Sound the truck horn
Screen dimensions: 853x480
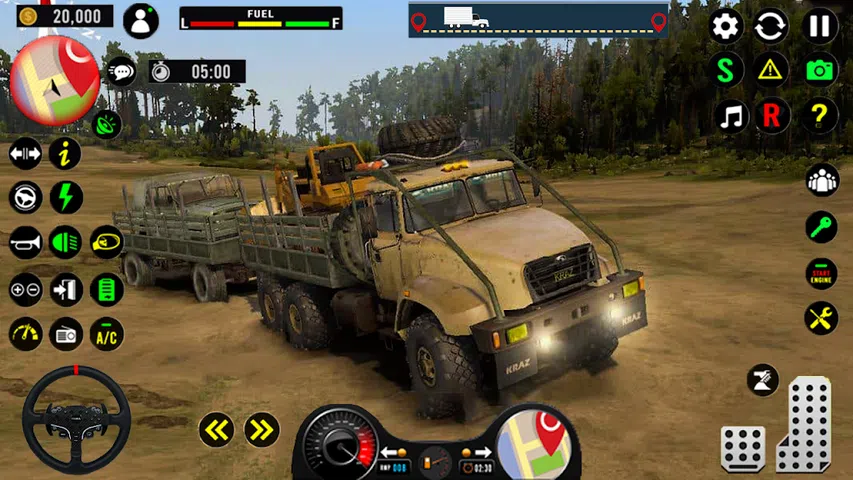tap(25, 242)
